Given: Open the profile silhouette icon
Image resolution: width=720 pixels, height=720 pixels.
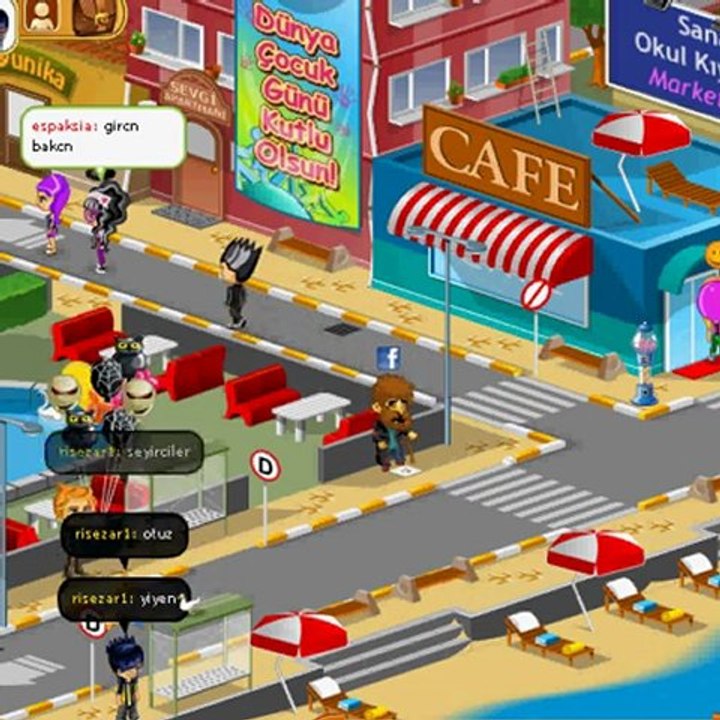Looking at the screenshot, I should [x=42, y=14].
